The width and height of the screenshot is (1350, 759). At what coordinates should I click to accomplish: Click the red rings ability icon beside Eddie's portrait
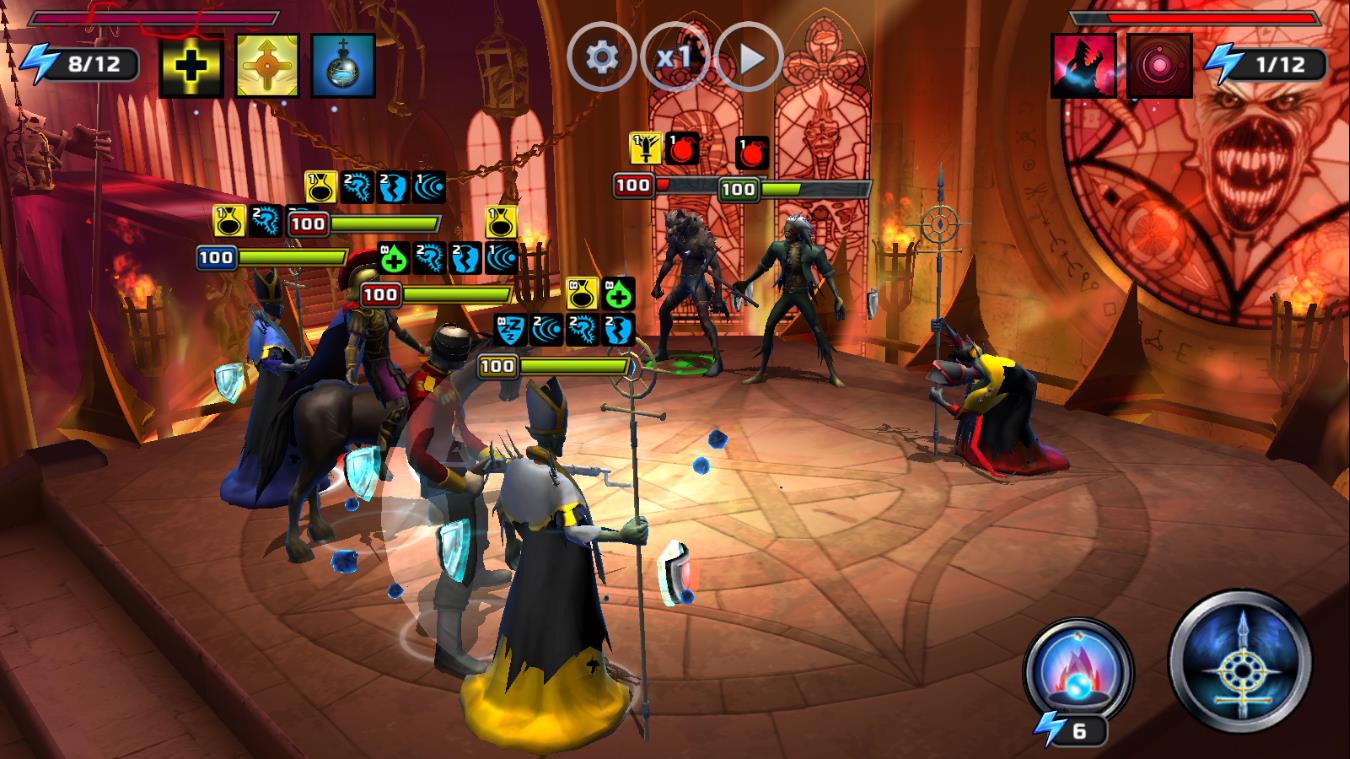click(1158, 63)
